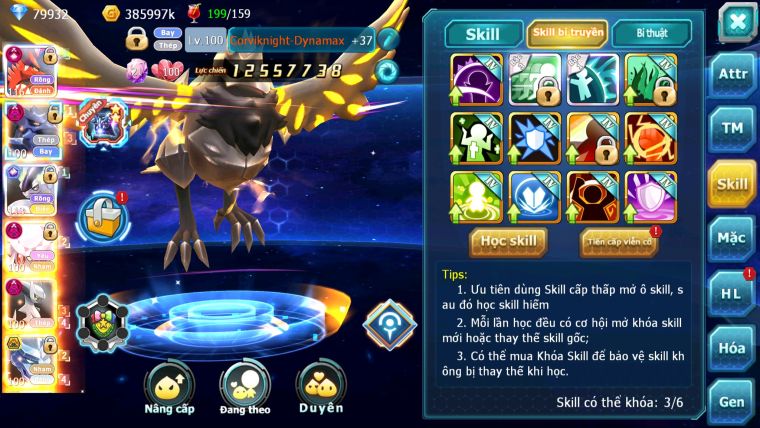
Task: Close the skill panel with the X button
Action: click(x=736, y=20)
